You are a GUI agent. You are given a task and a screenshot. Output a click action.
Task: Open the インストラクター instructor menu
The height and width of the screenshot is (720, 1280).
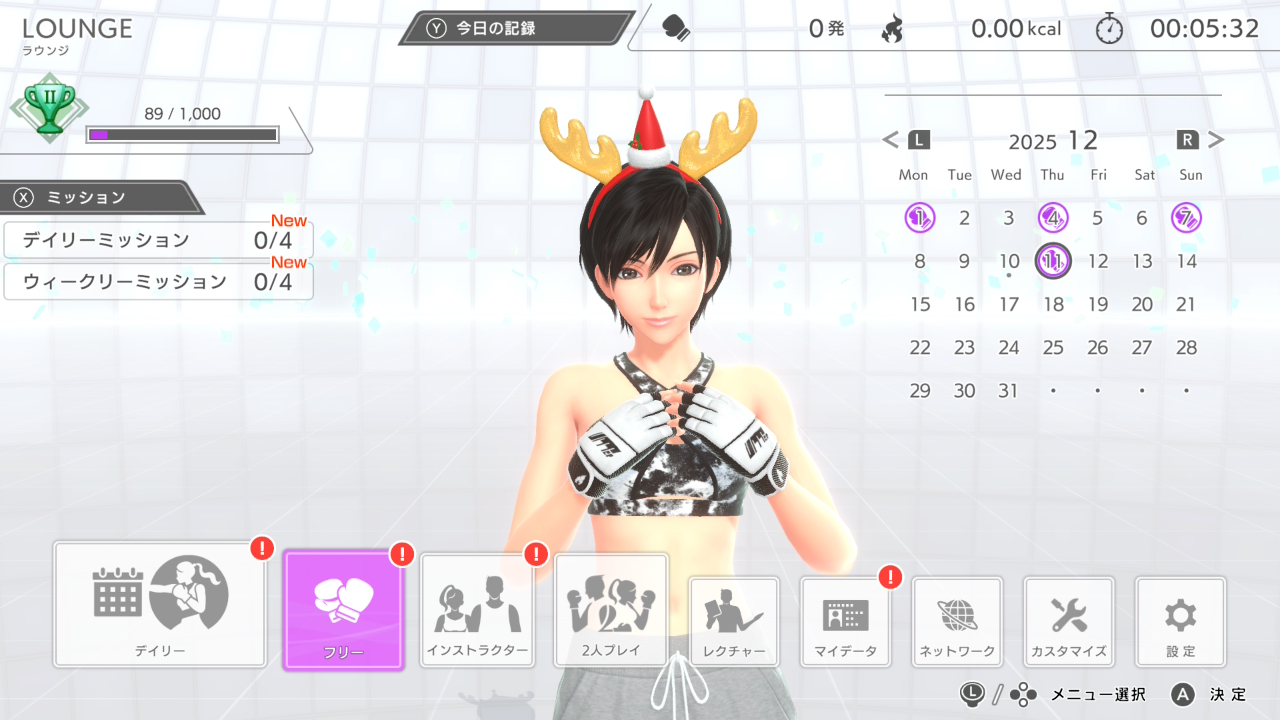click(x=476, y=610)
